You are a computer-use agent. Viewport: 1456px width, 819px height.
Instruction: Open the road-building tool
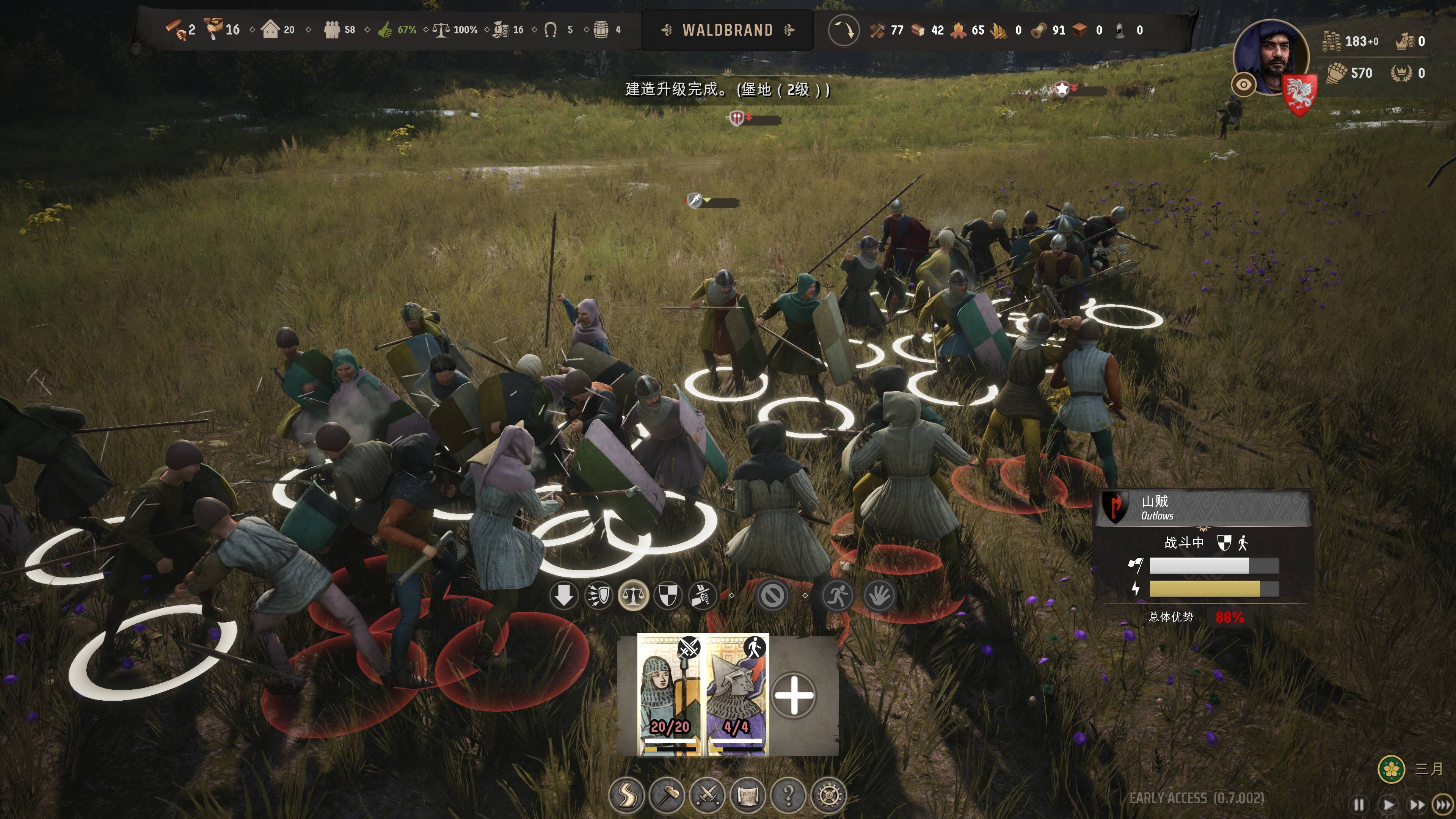click(x=626, y=795)
